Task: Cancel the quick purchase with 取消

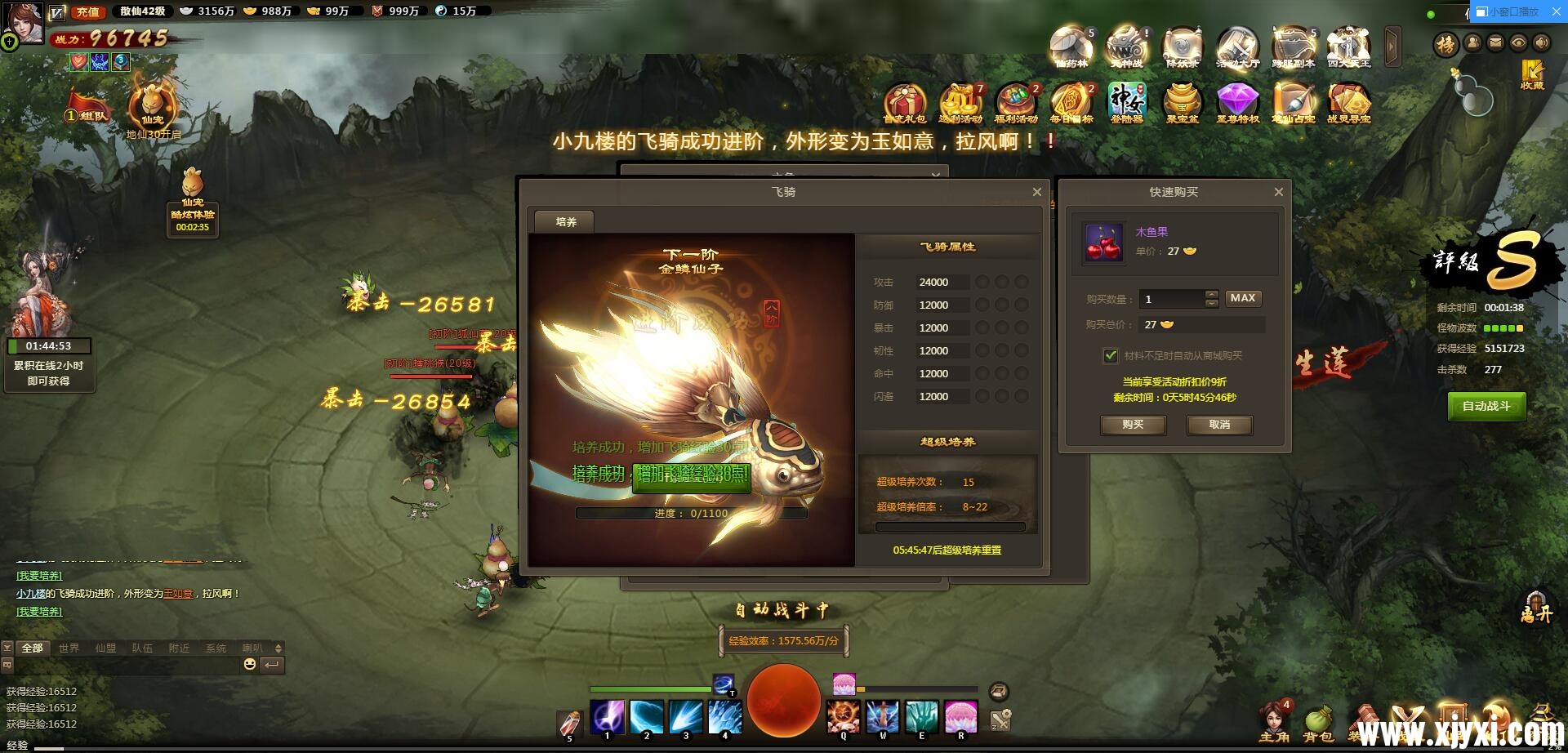Action: pos(1219,425)
